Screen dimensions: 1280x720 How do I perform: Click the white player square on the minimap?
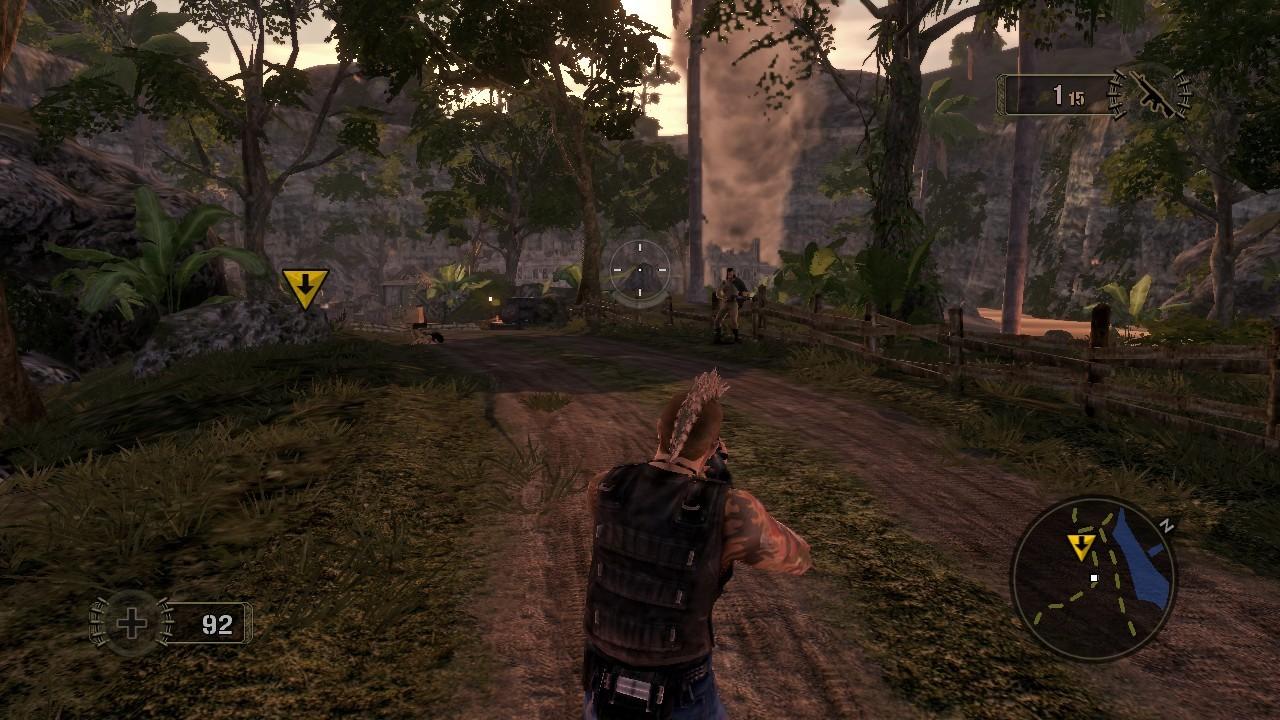(x=1094, y=578)
